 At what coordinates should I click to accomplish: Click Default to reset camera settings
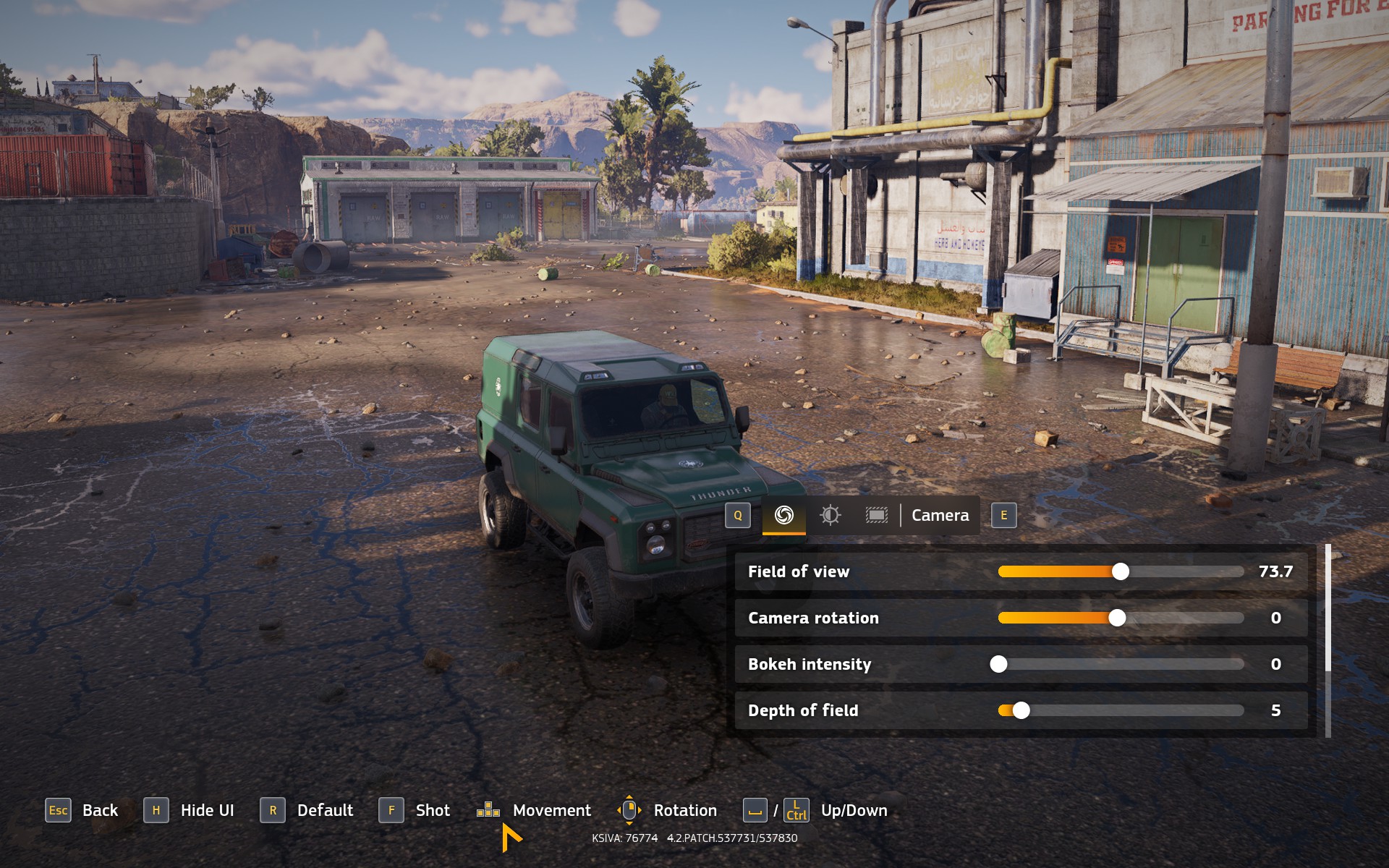pyautogui.click(x=326, y=810)
